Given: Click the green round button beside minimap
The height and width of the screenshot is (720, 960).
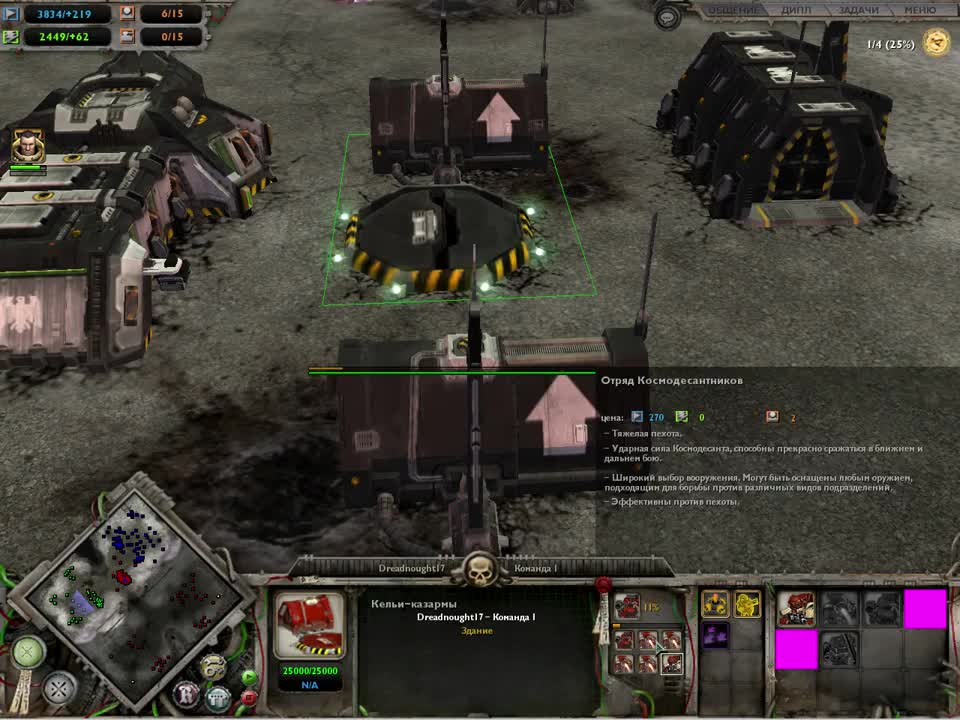Looking at the screenshot, I should pyautogui.click(x=249, y=676).
